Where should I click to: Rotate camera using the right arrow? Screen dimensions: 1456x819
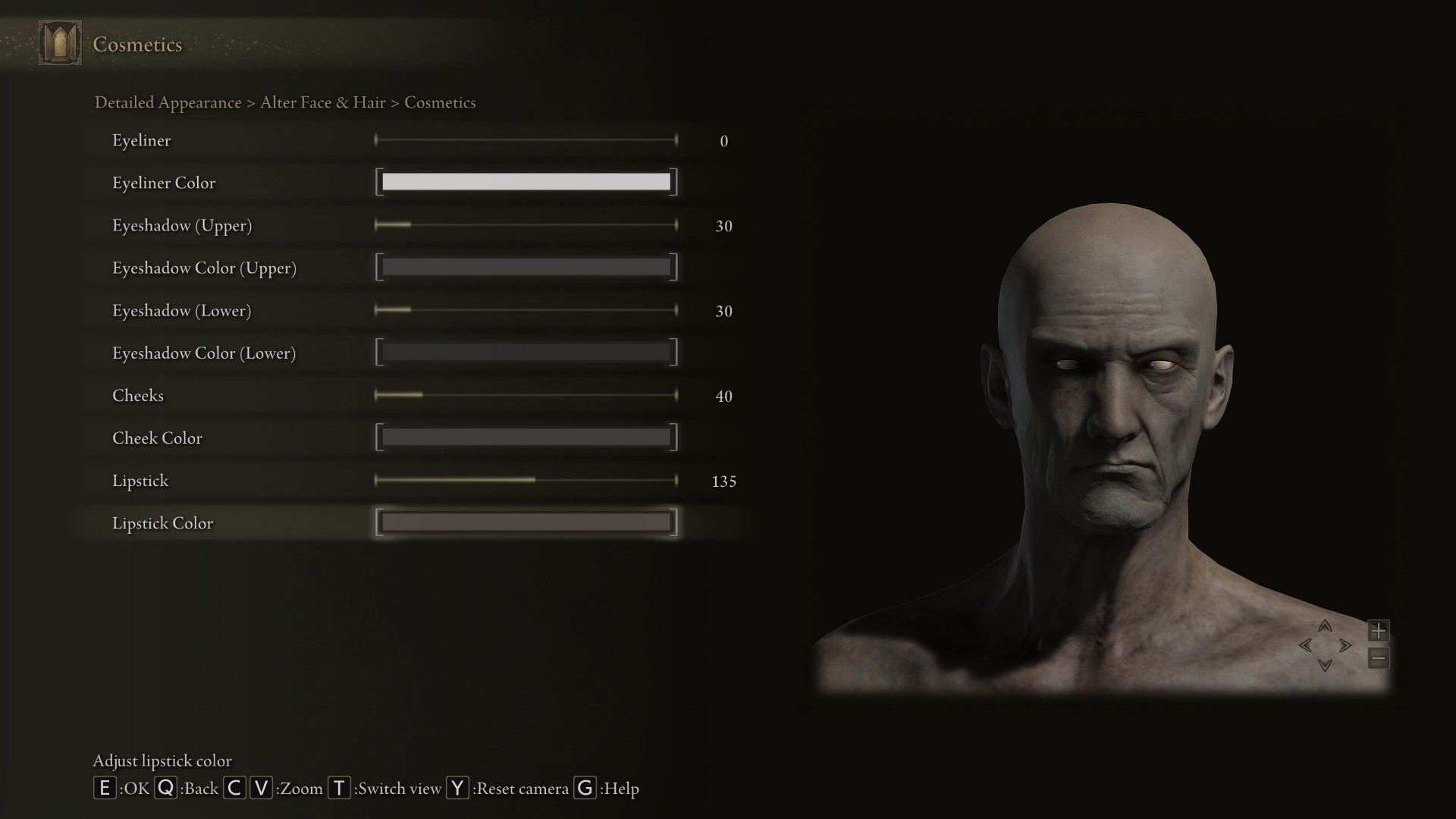[1345, 646]
